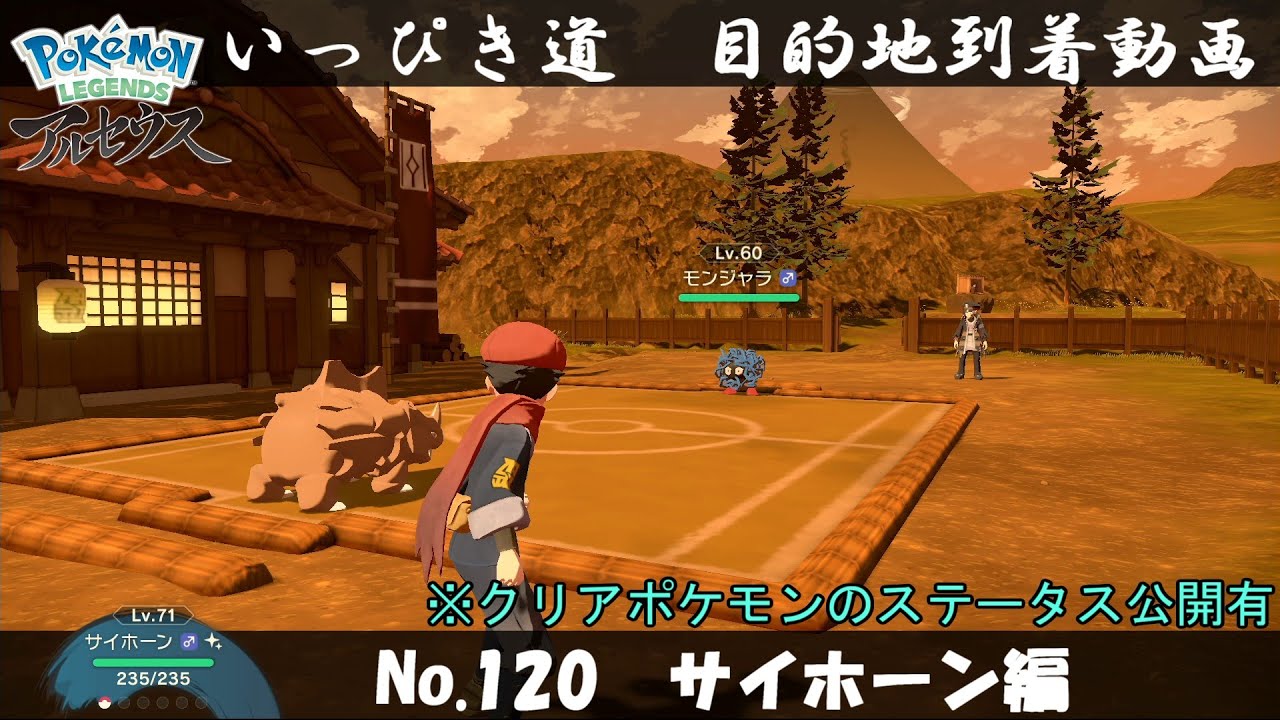Image resolution: width=1280 pixels, height=720 pixels.
Task: Click the green HP bar of サイホーン
Action: click(153, 662)
